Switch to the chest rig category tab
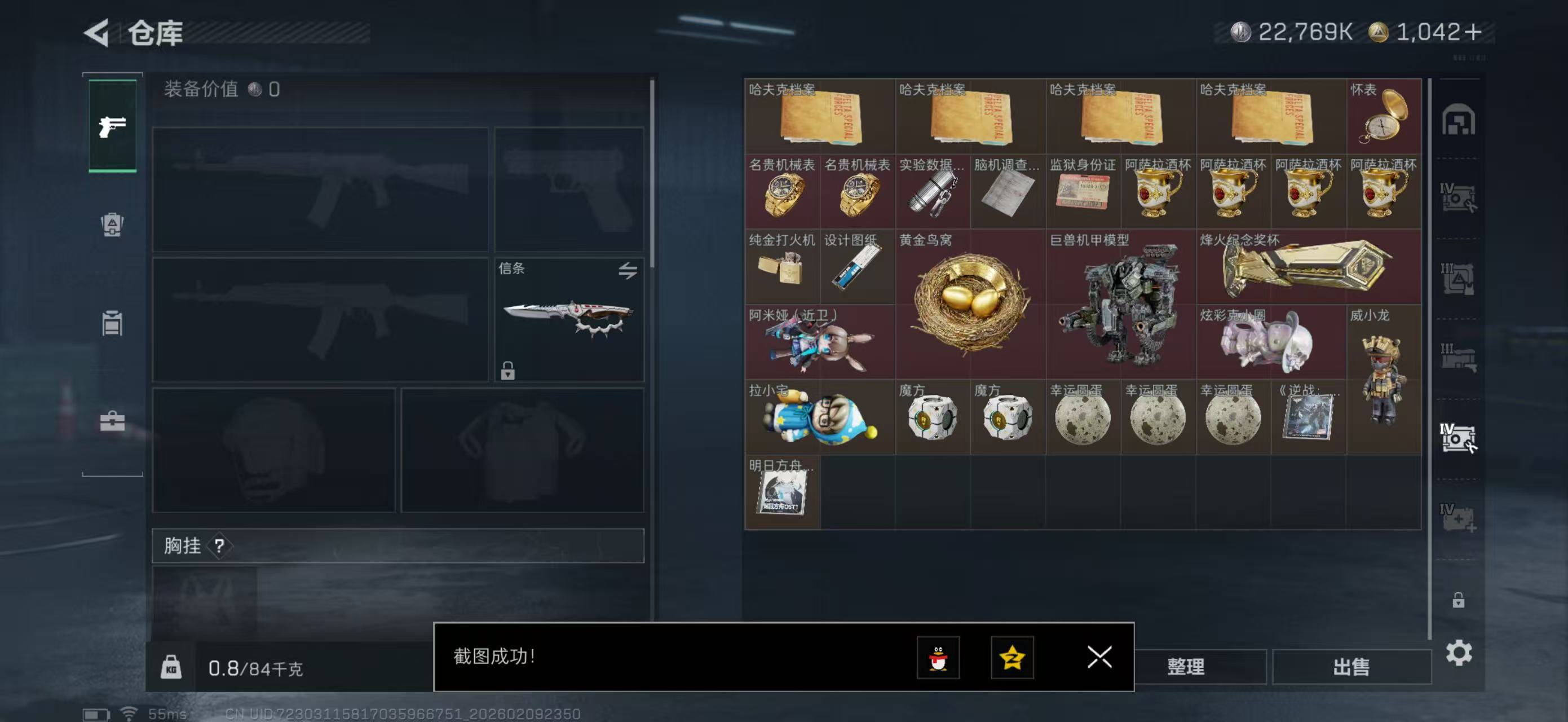Screen dimensions: 1568x722 click(x=113, y=323)
